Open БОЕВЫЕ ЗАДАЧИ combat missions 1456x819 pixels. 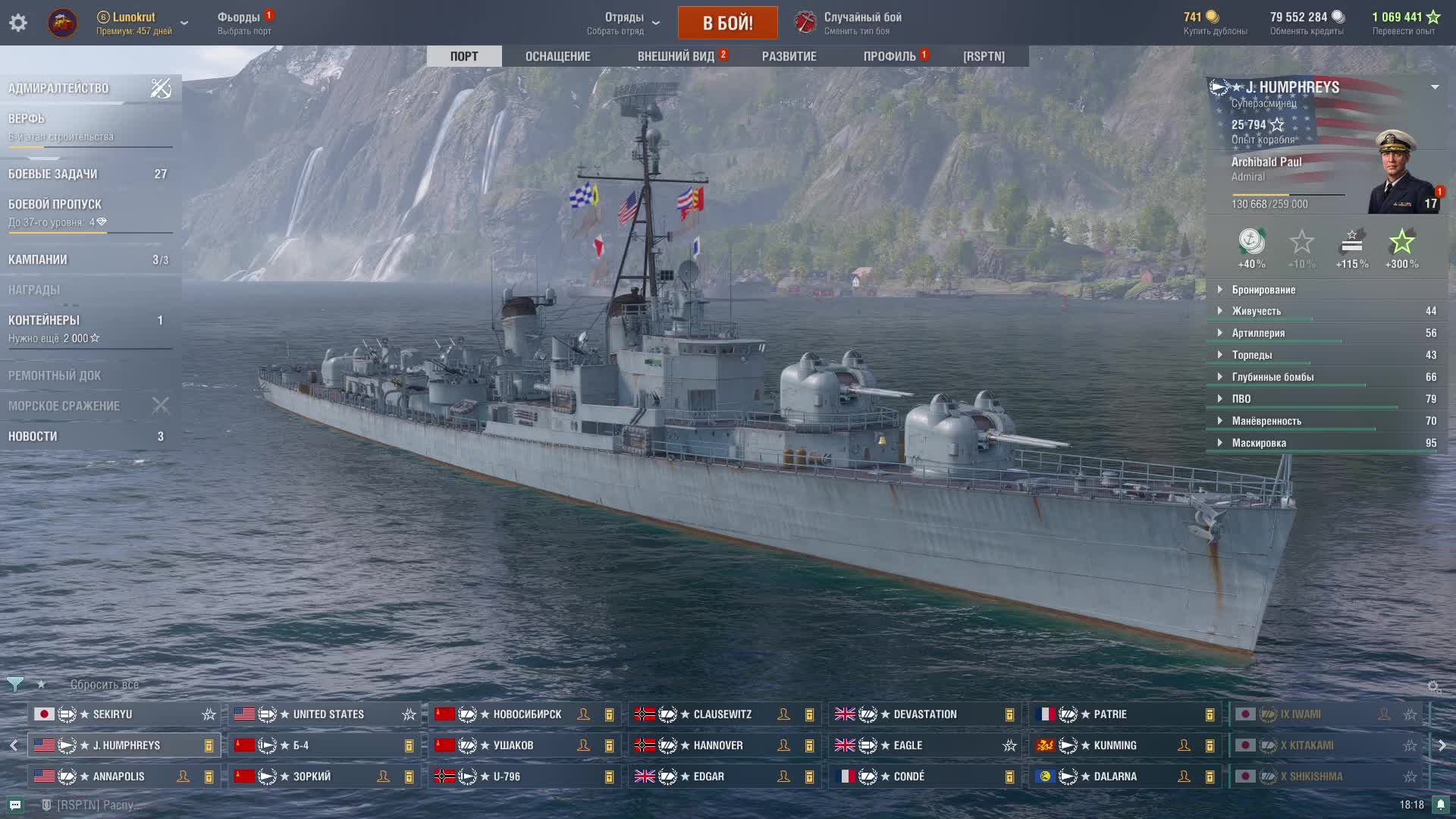tap(53, 174)
